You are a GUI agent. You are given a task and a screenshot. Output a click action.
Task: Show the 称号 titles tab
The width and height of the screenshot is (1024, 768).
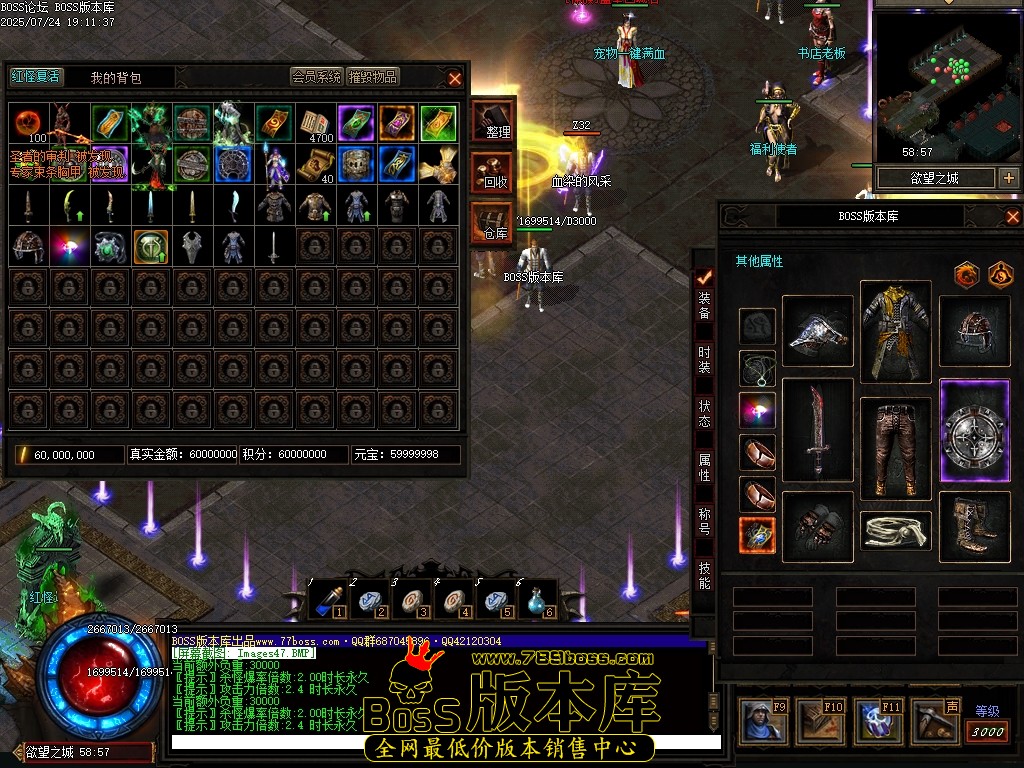tap(705, 522)
